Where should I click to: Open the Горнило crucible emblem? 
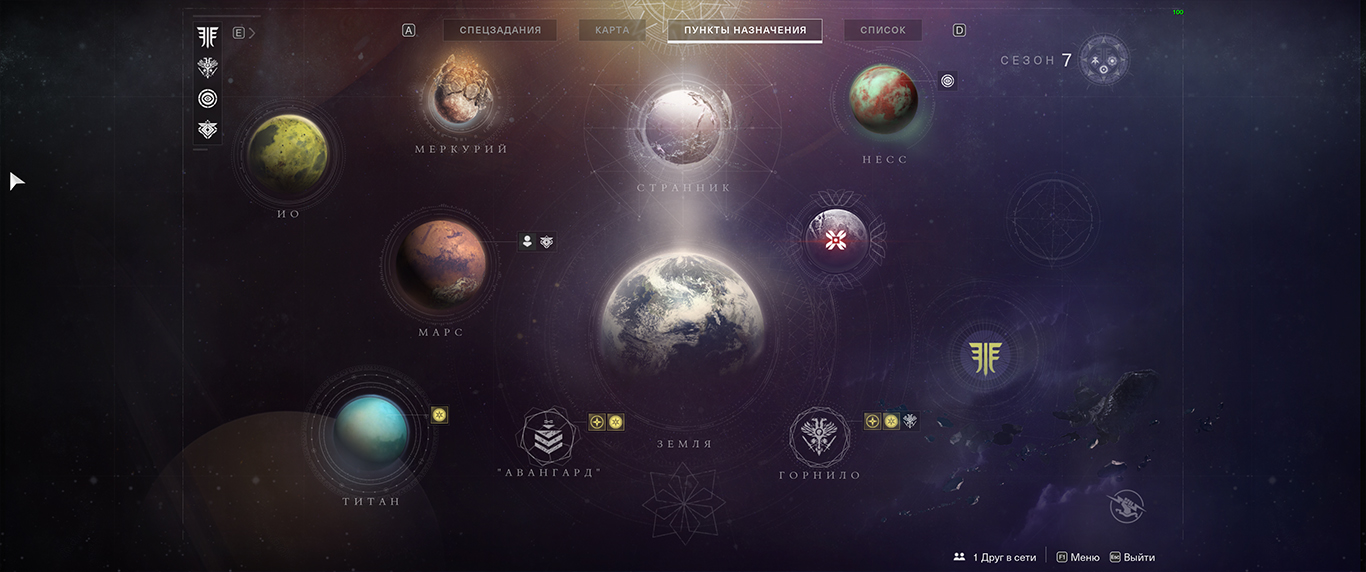click(x=820, y=435)
